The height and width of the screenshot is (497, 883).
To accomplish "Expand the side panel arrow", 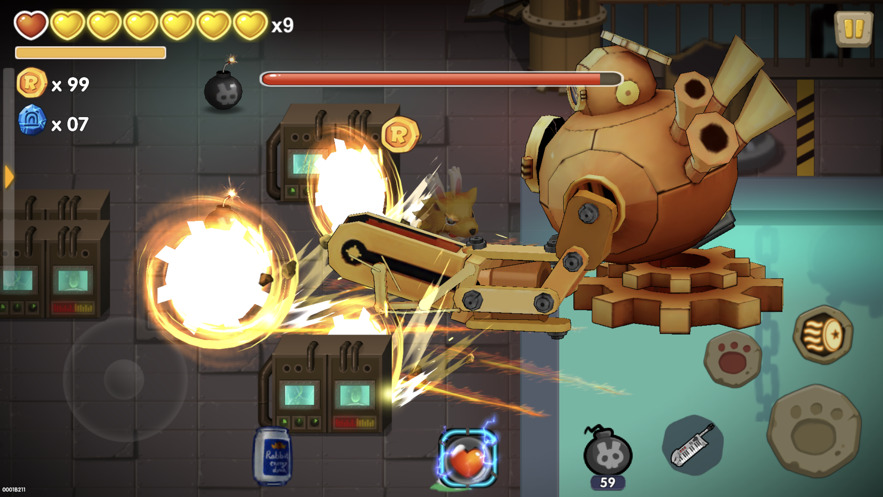I will (9, 177).
